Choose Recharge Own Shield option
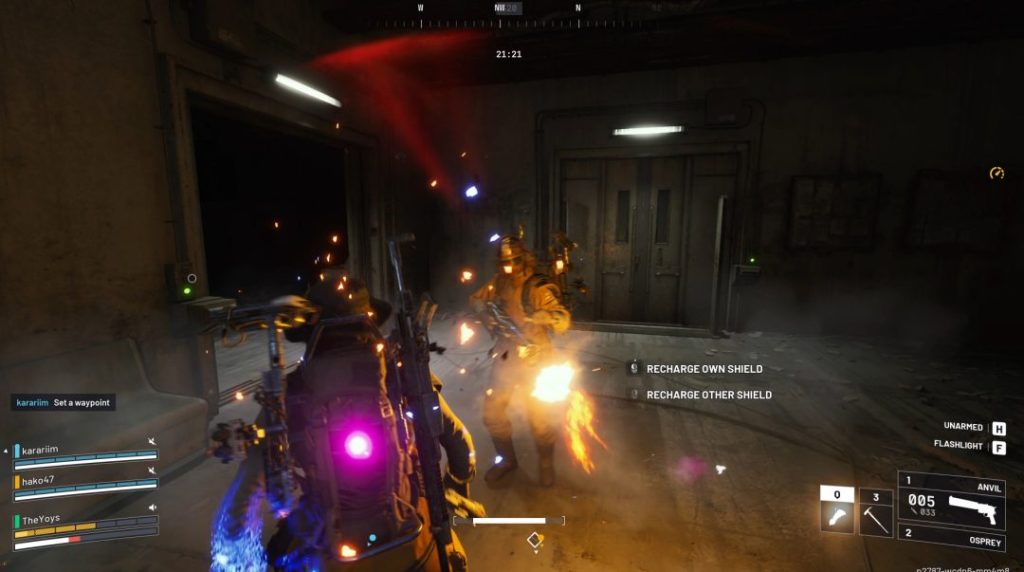Viewport: 1024px width, 572px height. pyautogui.click(x=704, y=369)
